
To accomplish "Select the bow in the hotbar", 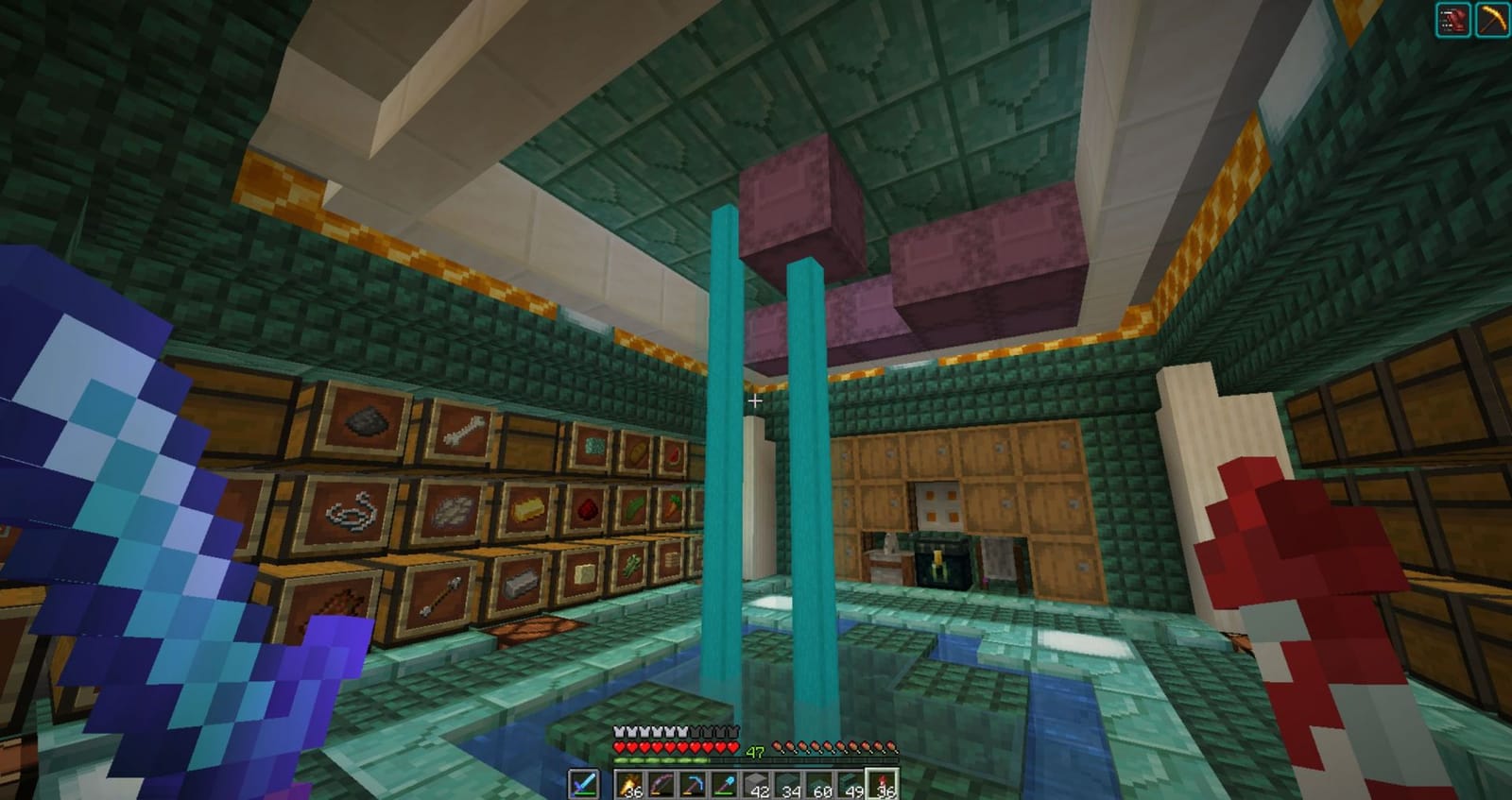I will (x=662, y=784).
